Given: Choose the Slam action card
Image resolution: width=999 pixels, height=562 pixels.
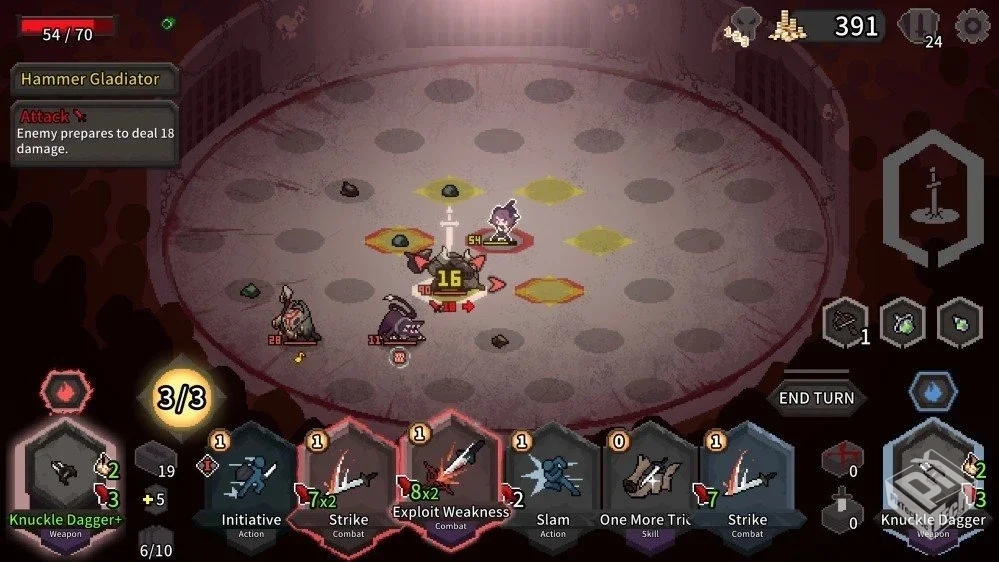Looking at the screenshot, I should pyautogui.click(x=552, y=478).
